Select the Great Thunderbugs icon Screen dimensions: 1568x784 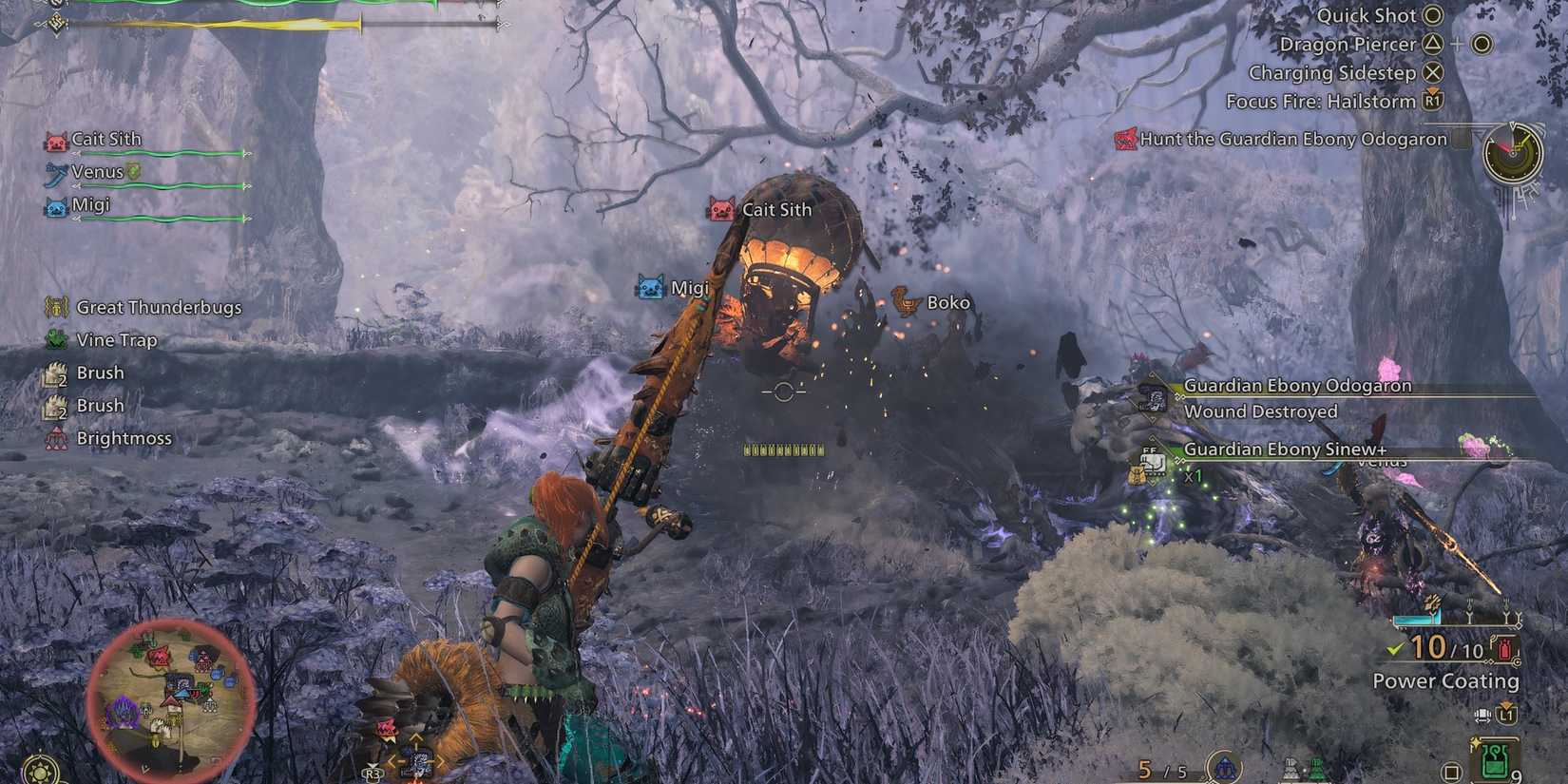point(54,307)
